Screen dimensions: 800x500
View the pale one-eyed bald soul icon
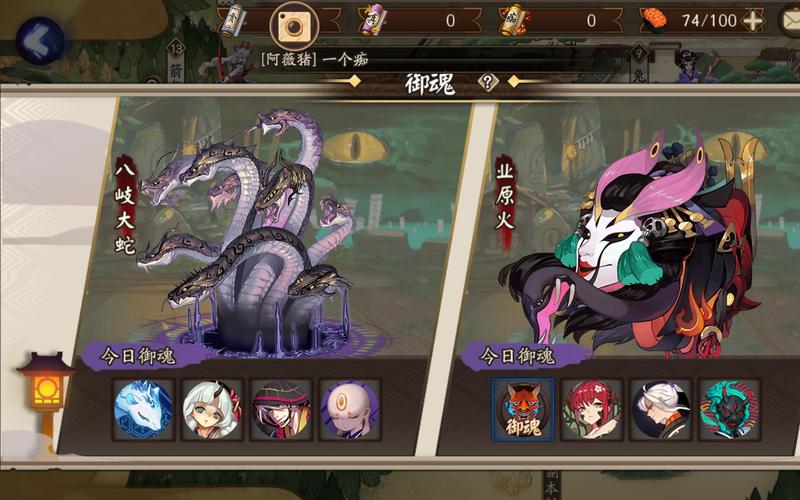coord(349,409)
